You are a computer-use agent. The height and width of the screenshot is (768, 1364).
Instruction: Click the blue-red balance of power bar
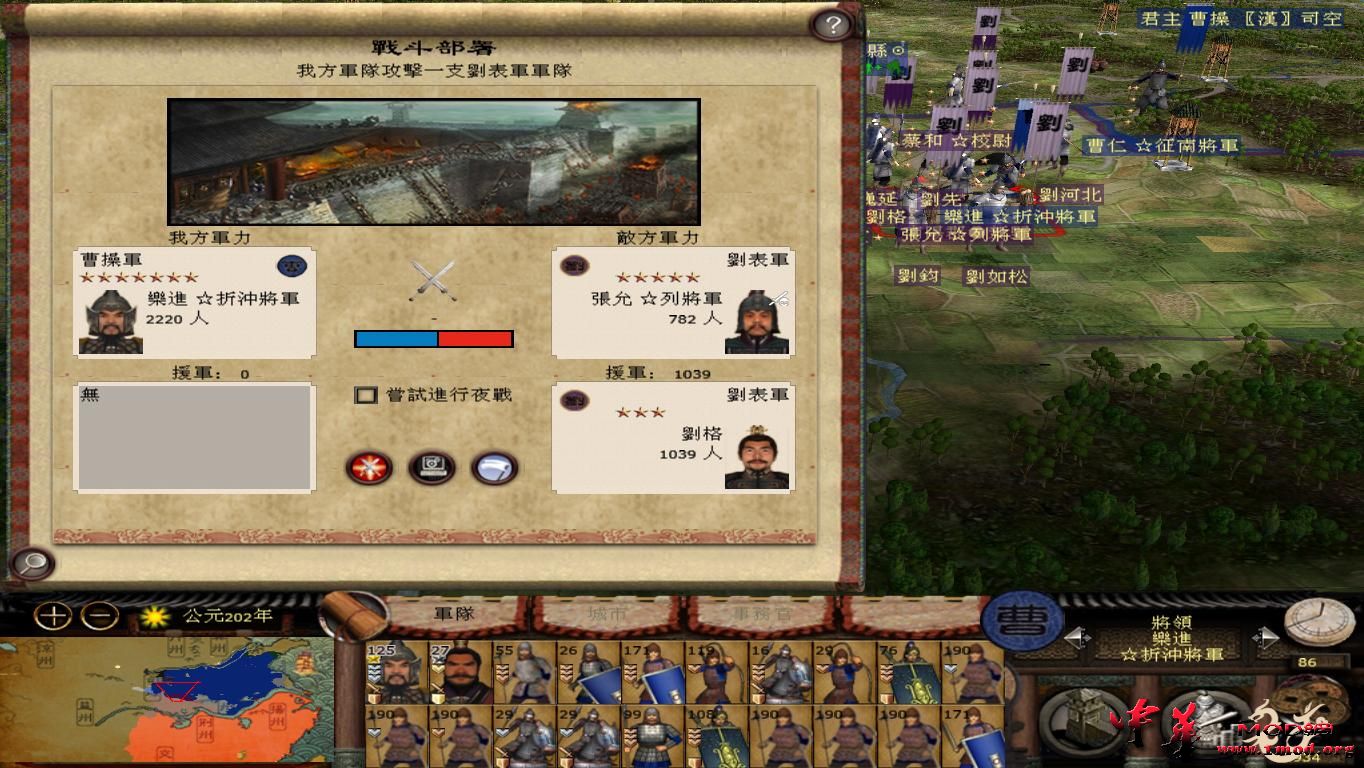pyautogui.click(x=434, y=339)
